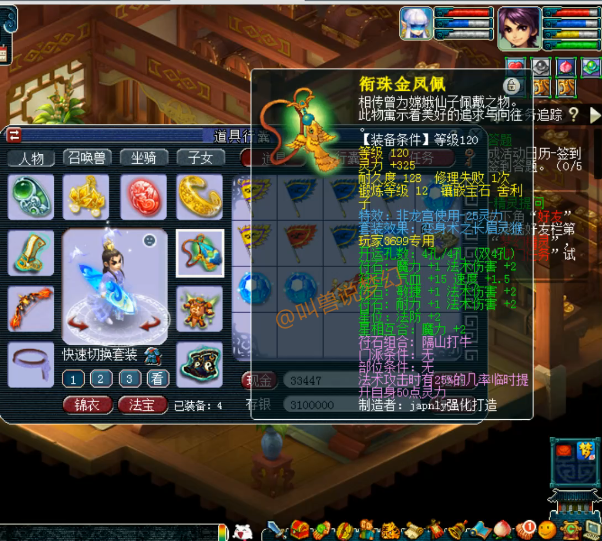Choose the golden bracelet equipment slot
The width and height of the screenshot is (602, 541).
(200, 196)
